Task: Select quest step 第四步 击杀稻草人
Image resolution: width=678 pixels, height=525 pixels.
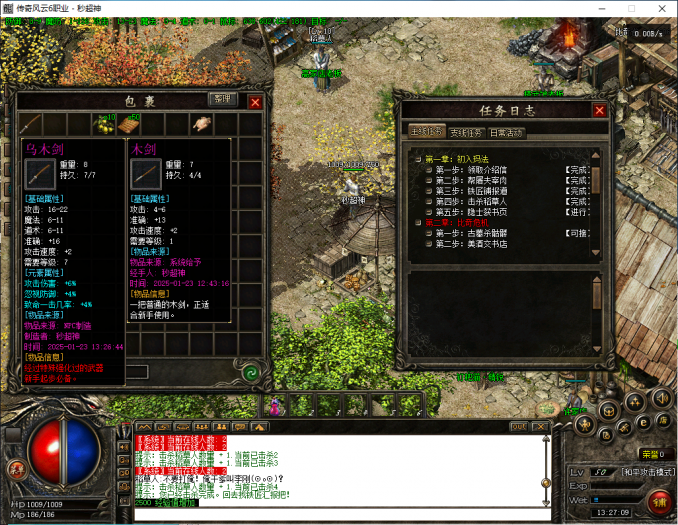Action: pyautogui.click(x=471, y=201)
